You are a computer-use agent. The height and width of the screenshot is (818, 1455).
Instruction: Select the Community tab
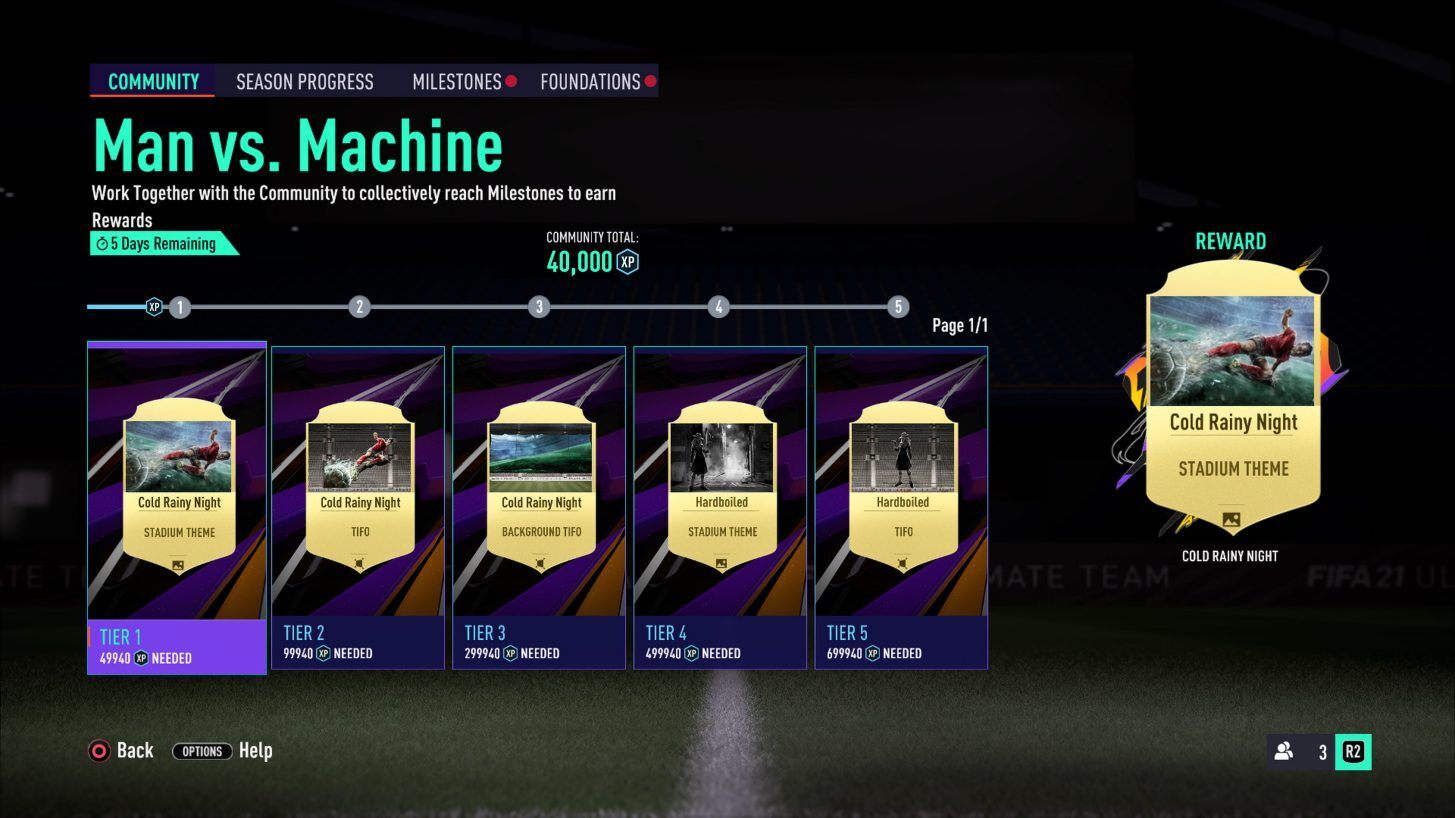[152, 81]
